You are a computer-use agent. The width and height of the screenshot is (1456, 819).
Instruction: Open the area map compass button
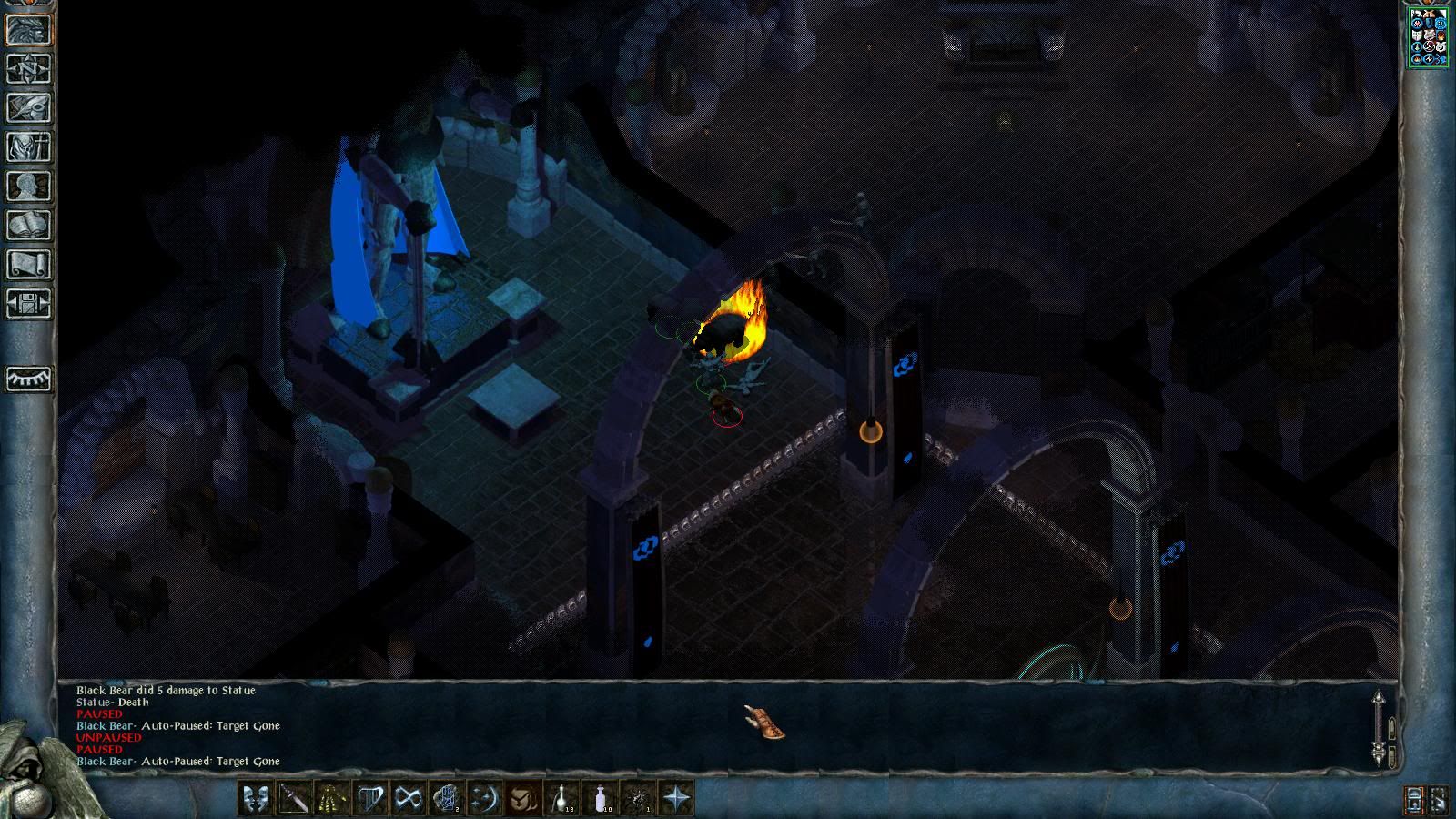coord(28,69)
